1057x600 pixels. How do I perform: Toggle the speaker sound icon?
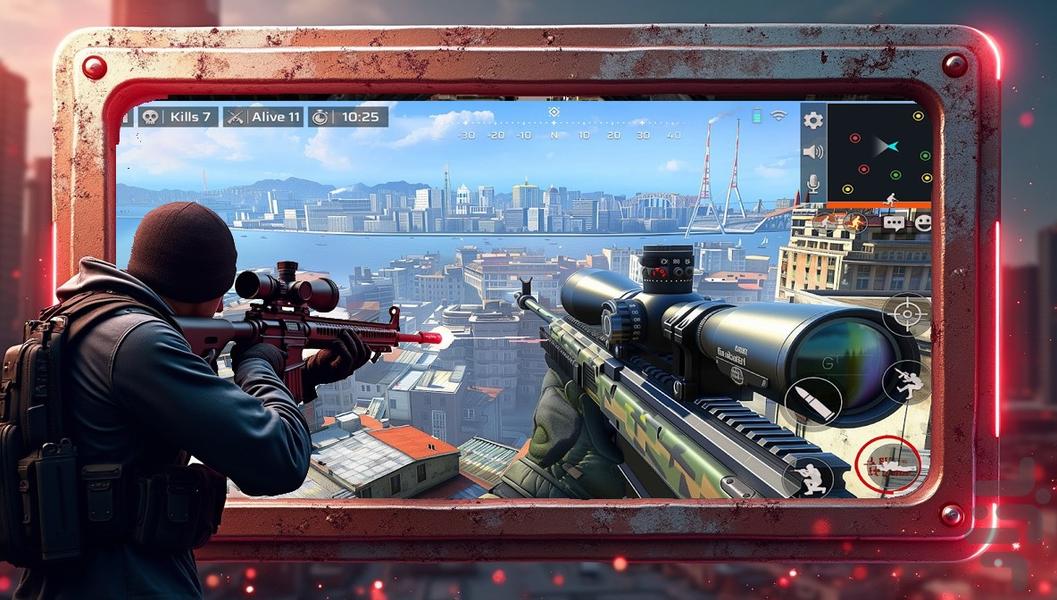point(813,152)
